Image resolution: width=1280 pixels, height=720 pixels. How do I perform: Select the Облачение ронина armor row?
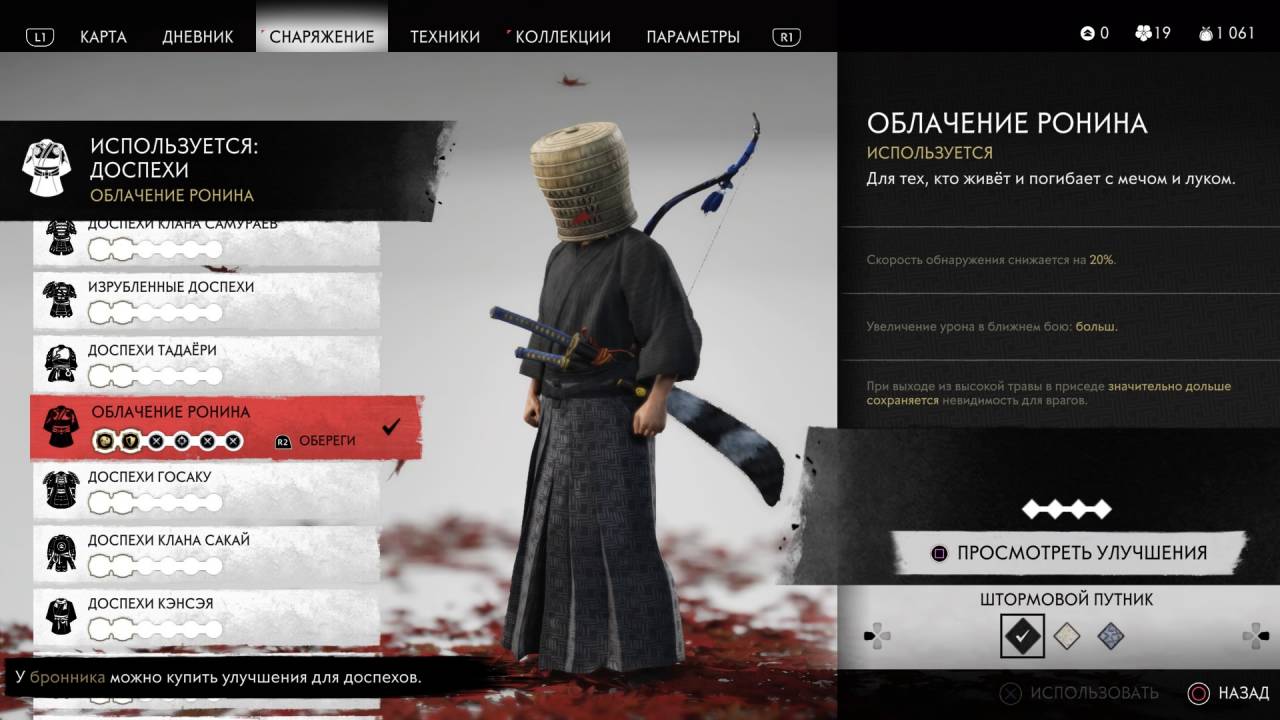[x=225, y=426]
